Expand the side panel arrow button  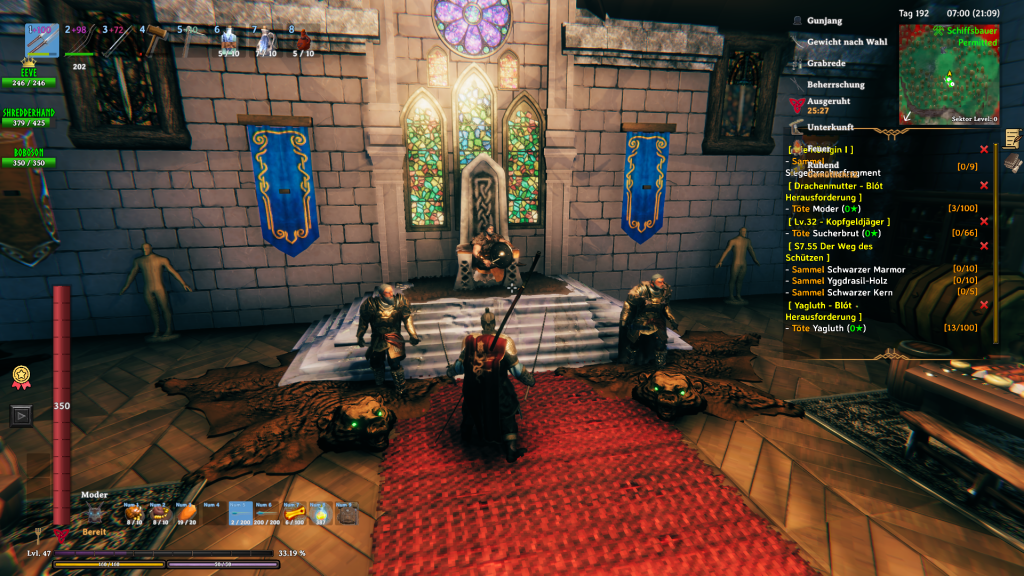coord(20,415)
